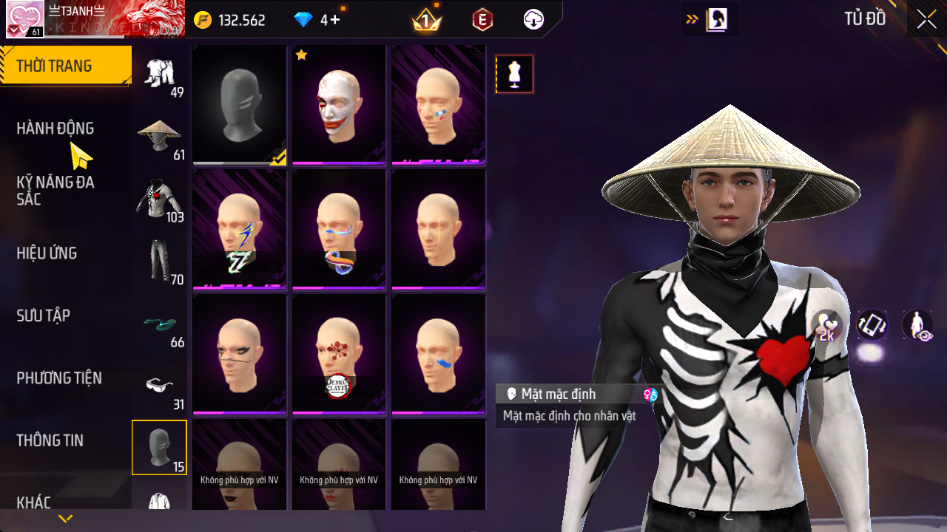
Task: Open the mannequin outfit preset button
Action: click(515, 74)
